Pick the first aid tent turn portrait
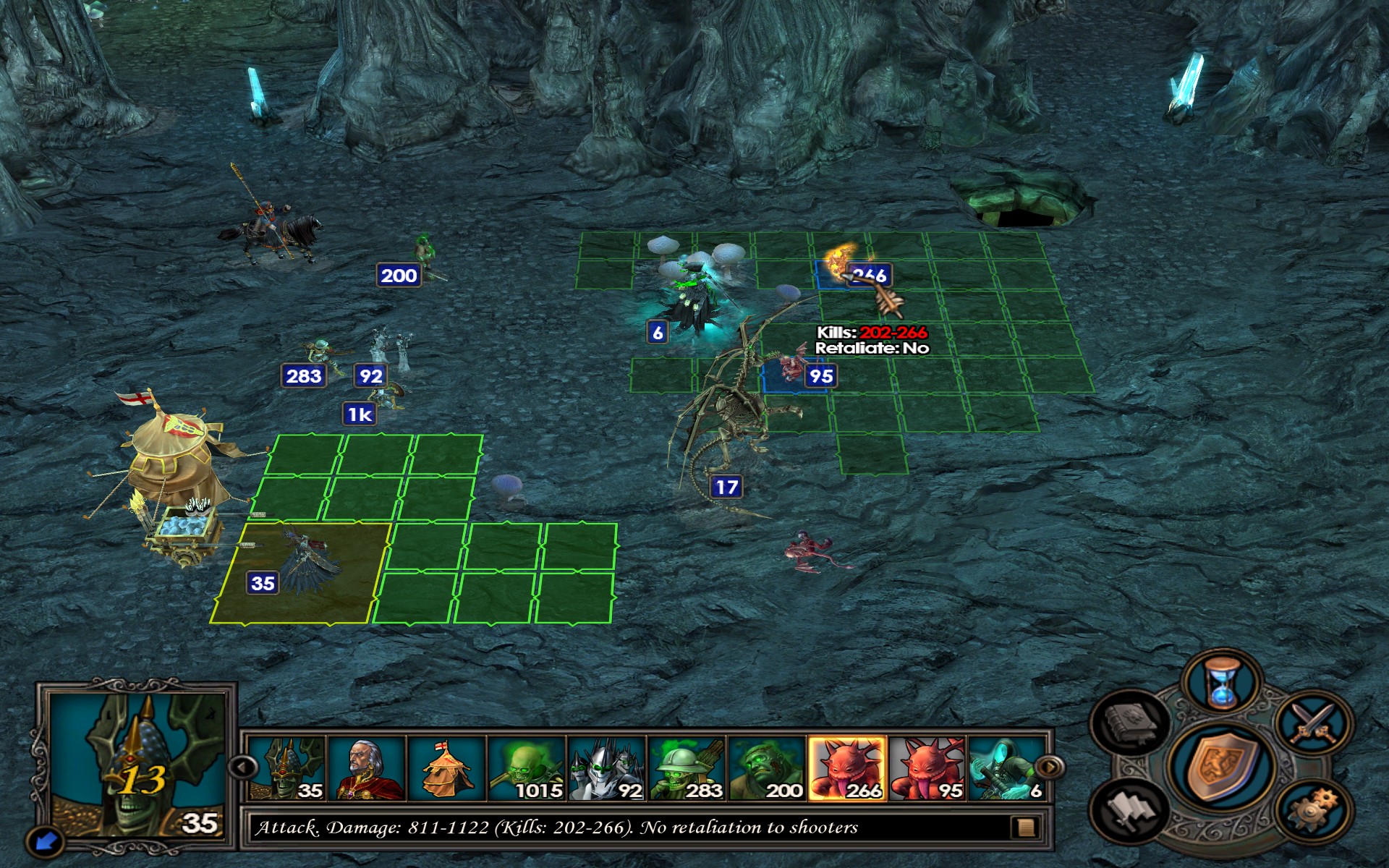The height and width of the screenshot is (868, 1389). point(447,768)
